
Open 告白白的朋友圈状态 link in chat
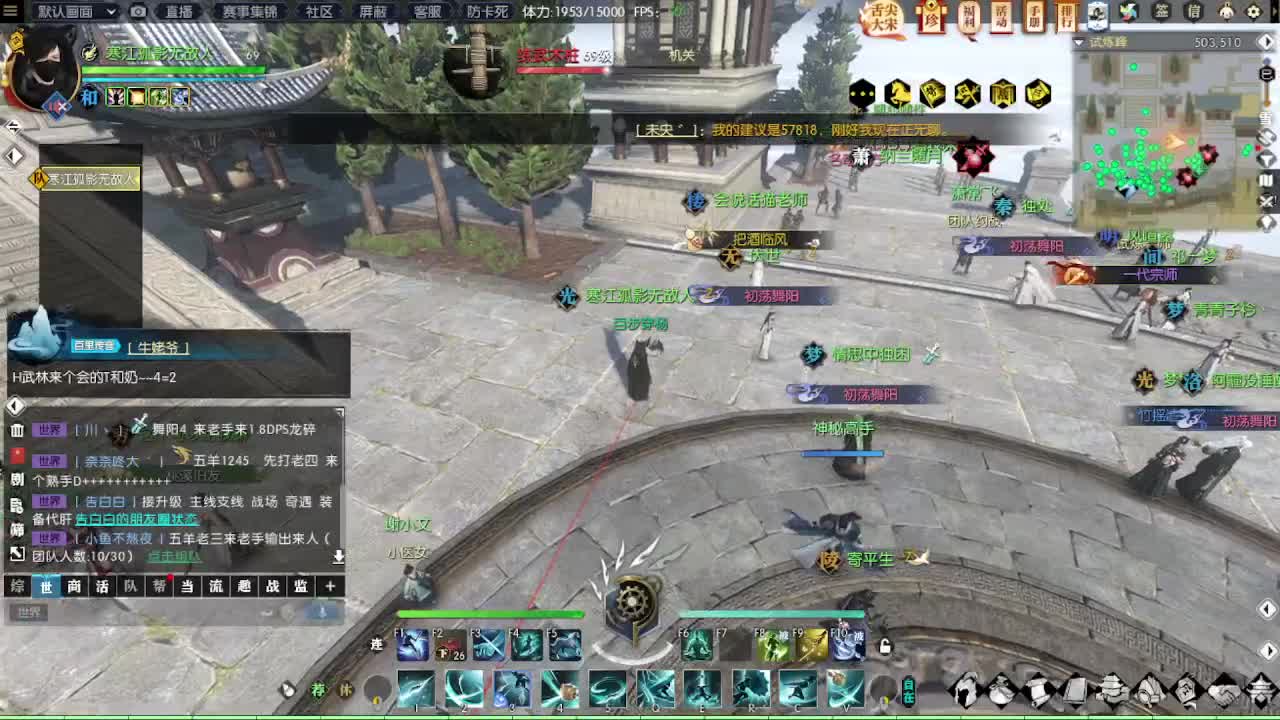138,520
